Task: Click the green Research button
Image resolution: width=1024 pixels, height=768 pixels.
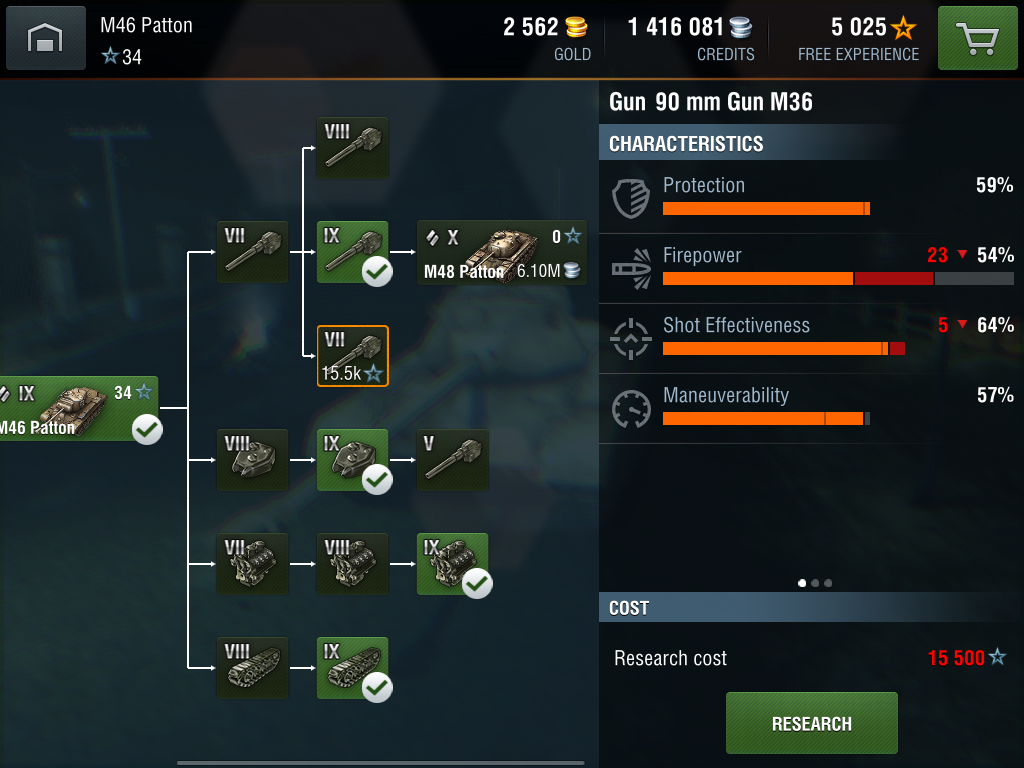Action: click(811, 723)
